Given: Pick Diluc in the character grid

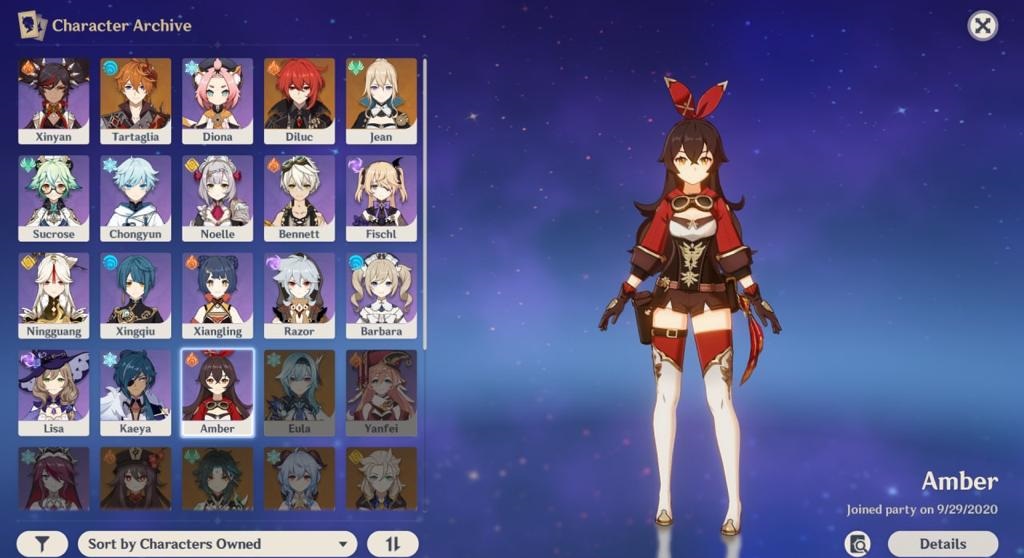Looking at the screenshot, I should [x=299, y=100].
